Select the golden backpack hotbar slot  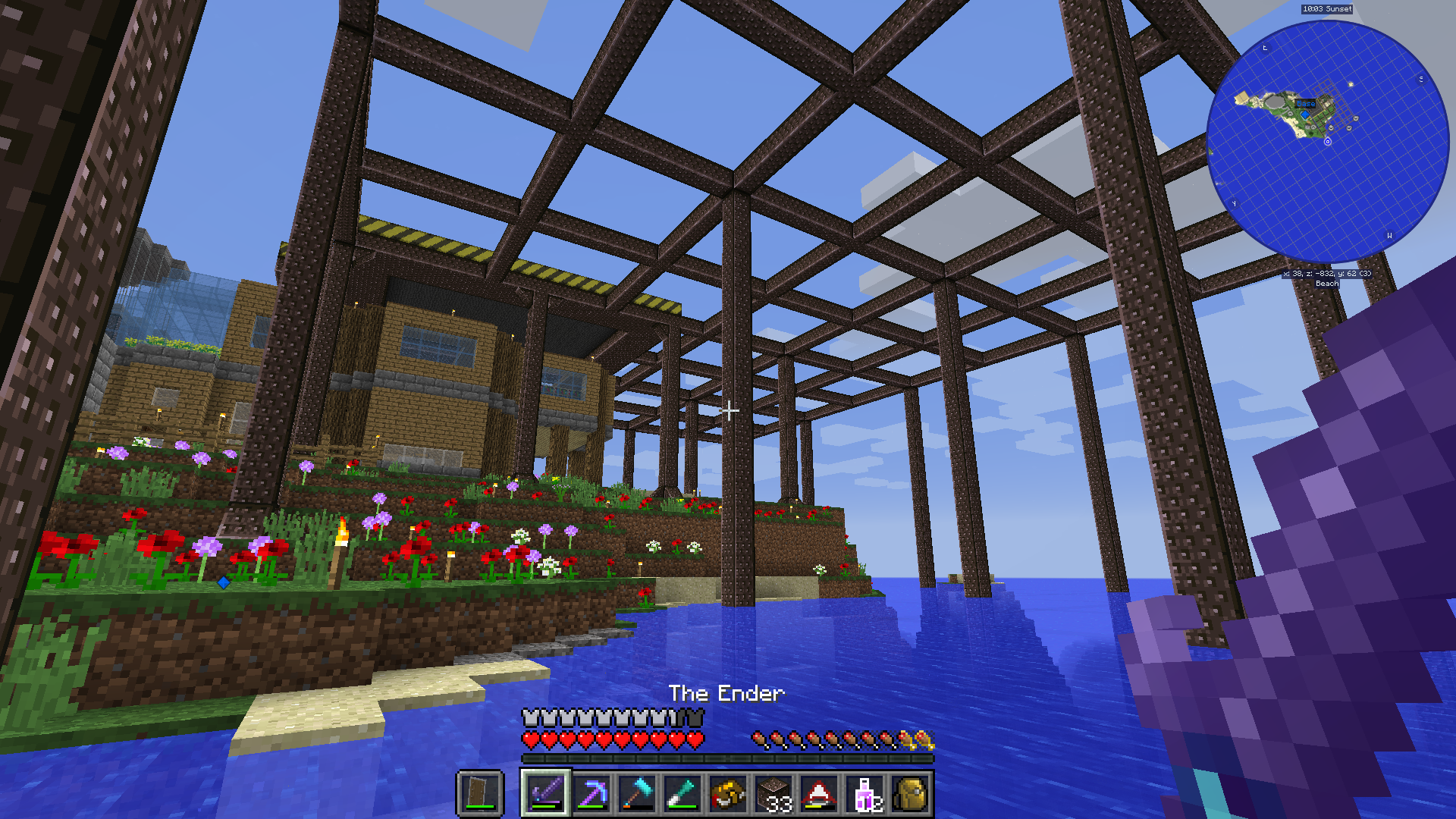pos(911,793)
